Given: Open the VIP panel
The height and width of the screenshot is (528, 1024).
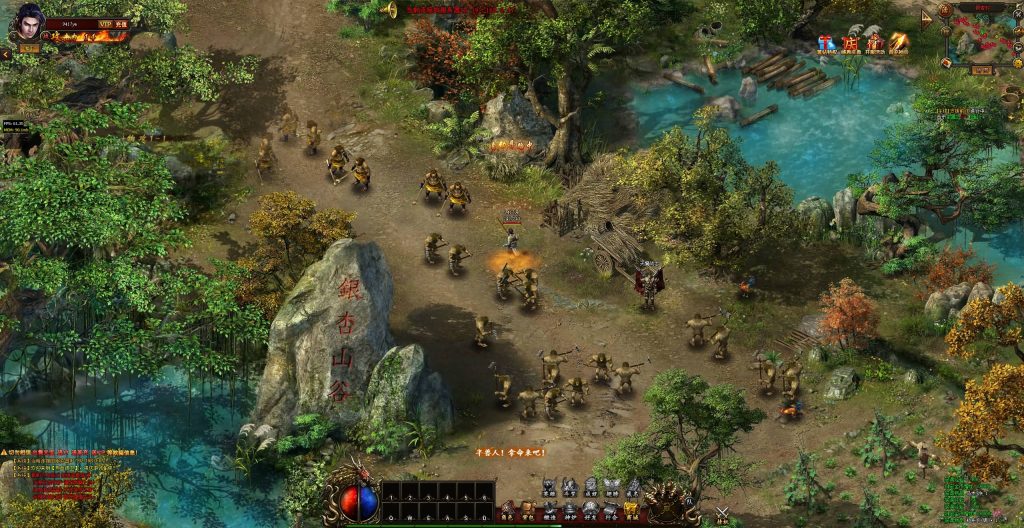Looking at the screenshot, I should tap(105, 22).
